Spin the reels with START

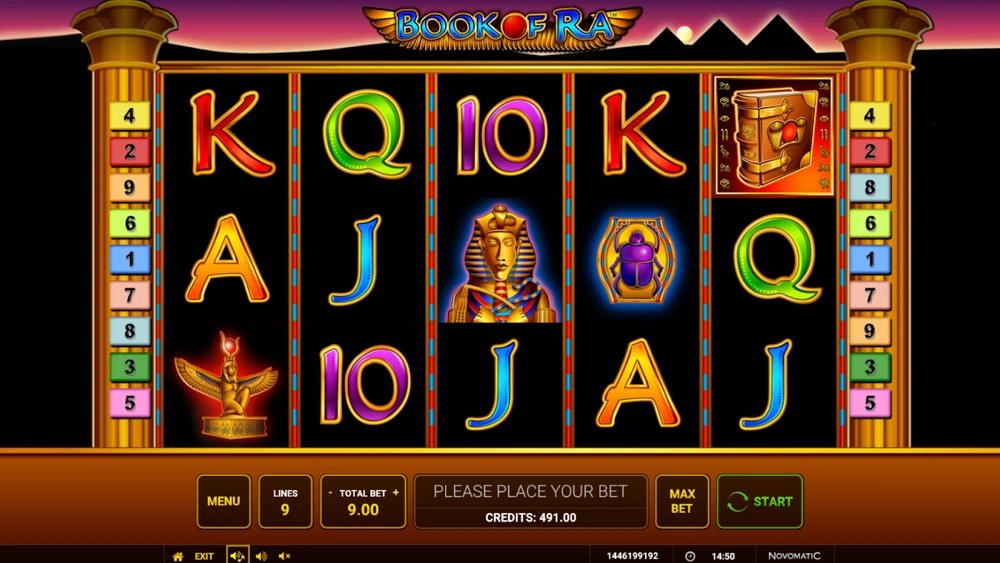(x=759, y=501)
